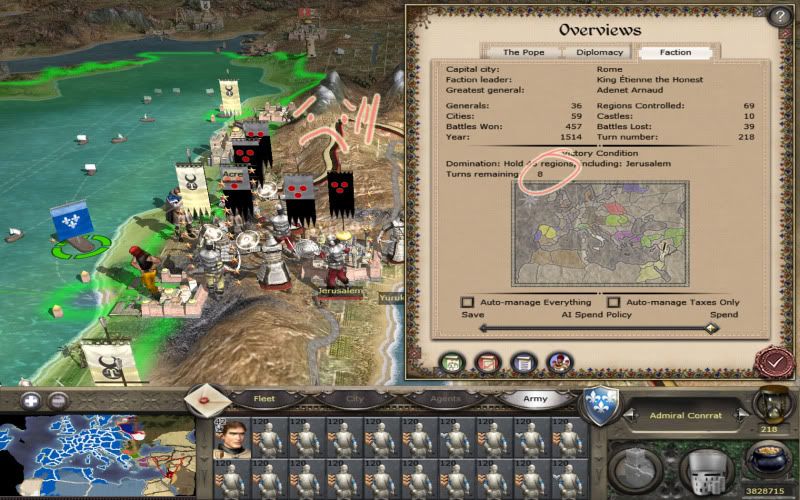The image size is (800, 500).
Task: Select the Faction tab
Action: [x=675, y=52]
